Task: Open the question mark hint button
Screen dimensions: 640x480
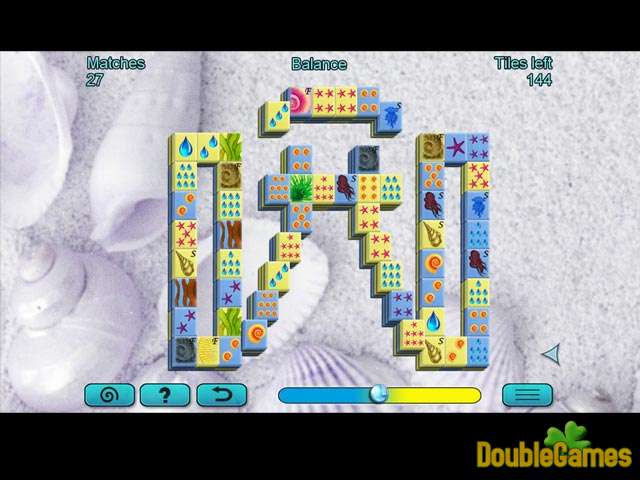Action: point(165,394)
